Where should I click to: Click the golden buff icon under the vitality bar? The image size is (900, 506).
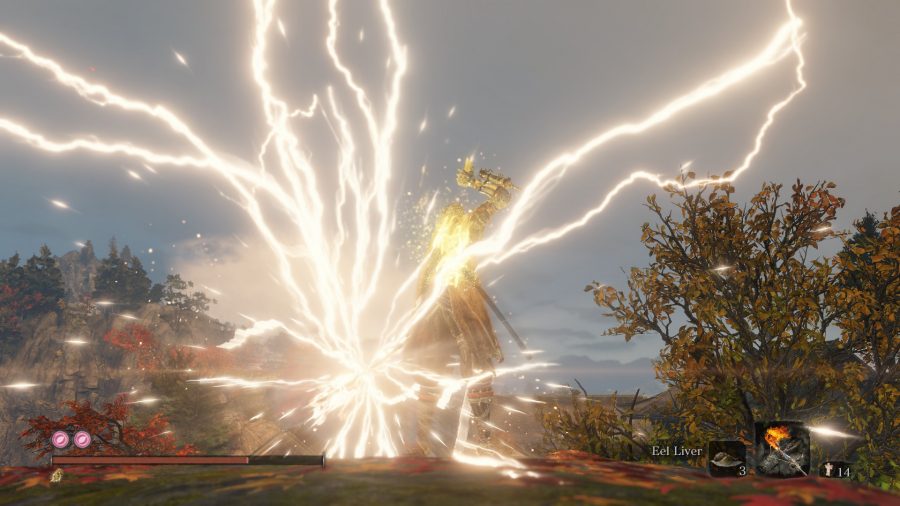[57, 475]
